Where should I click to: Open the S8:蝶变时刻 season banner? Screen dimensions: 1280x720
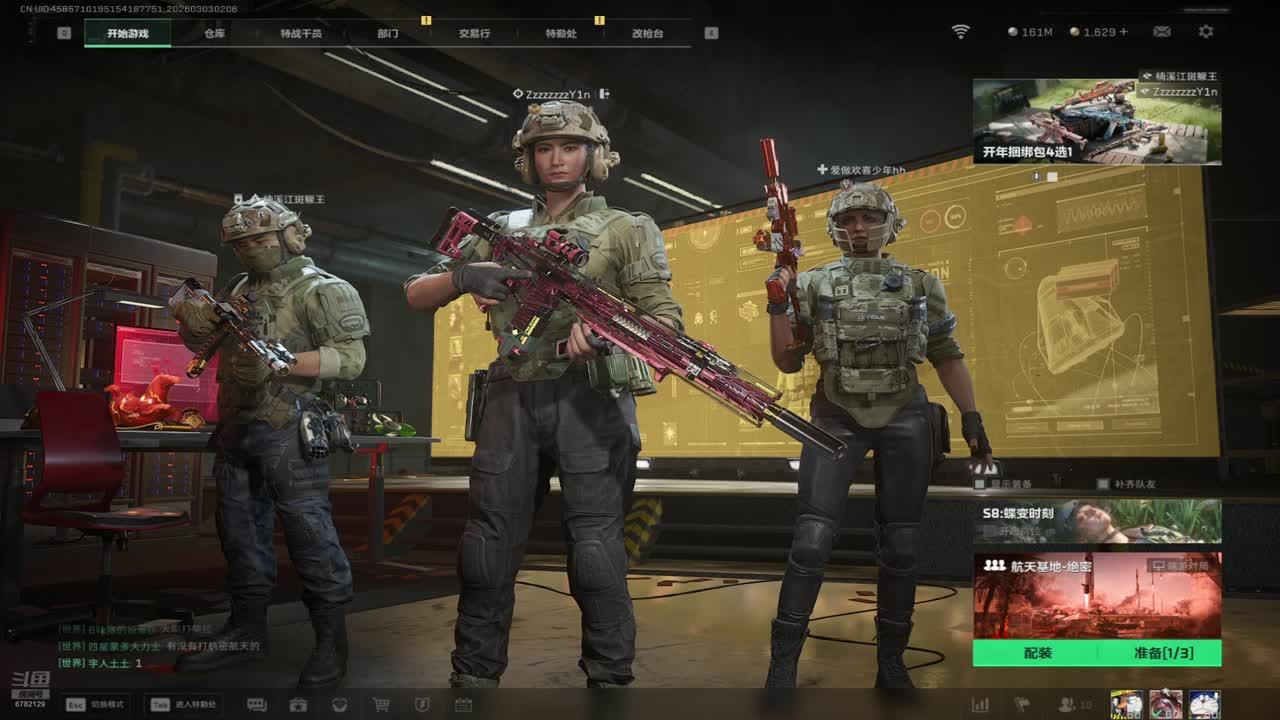(1096, 521)
